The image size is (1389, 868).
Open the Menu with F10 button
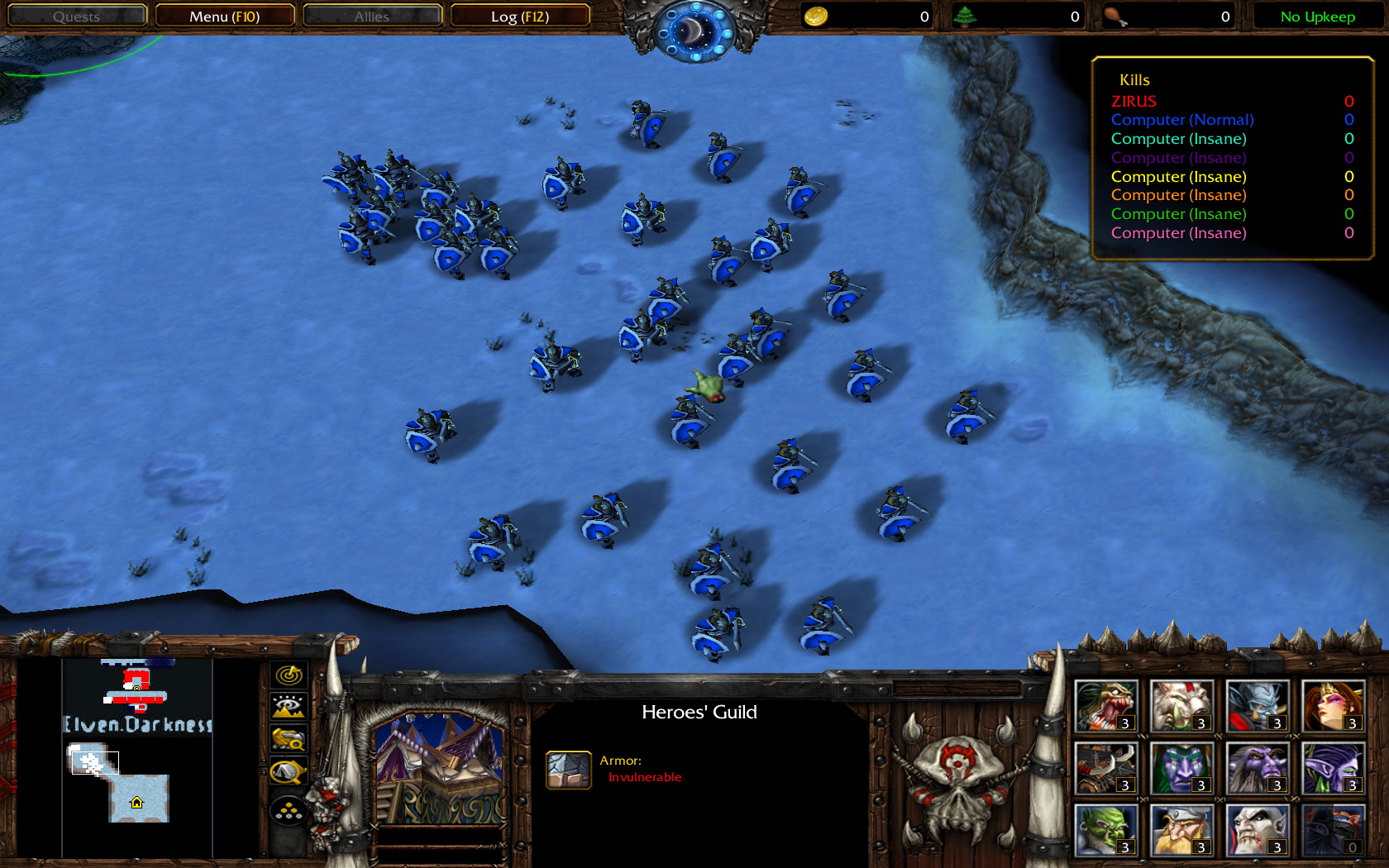(226, 15)
